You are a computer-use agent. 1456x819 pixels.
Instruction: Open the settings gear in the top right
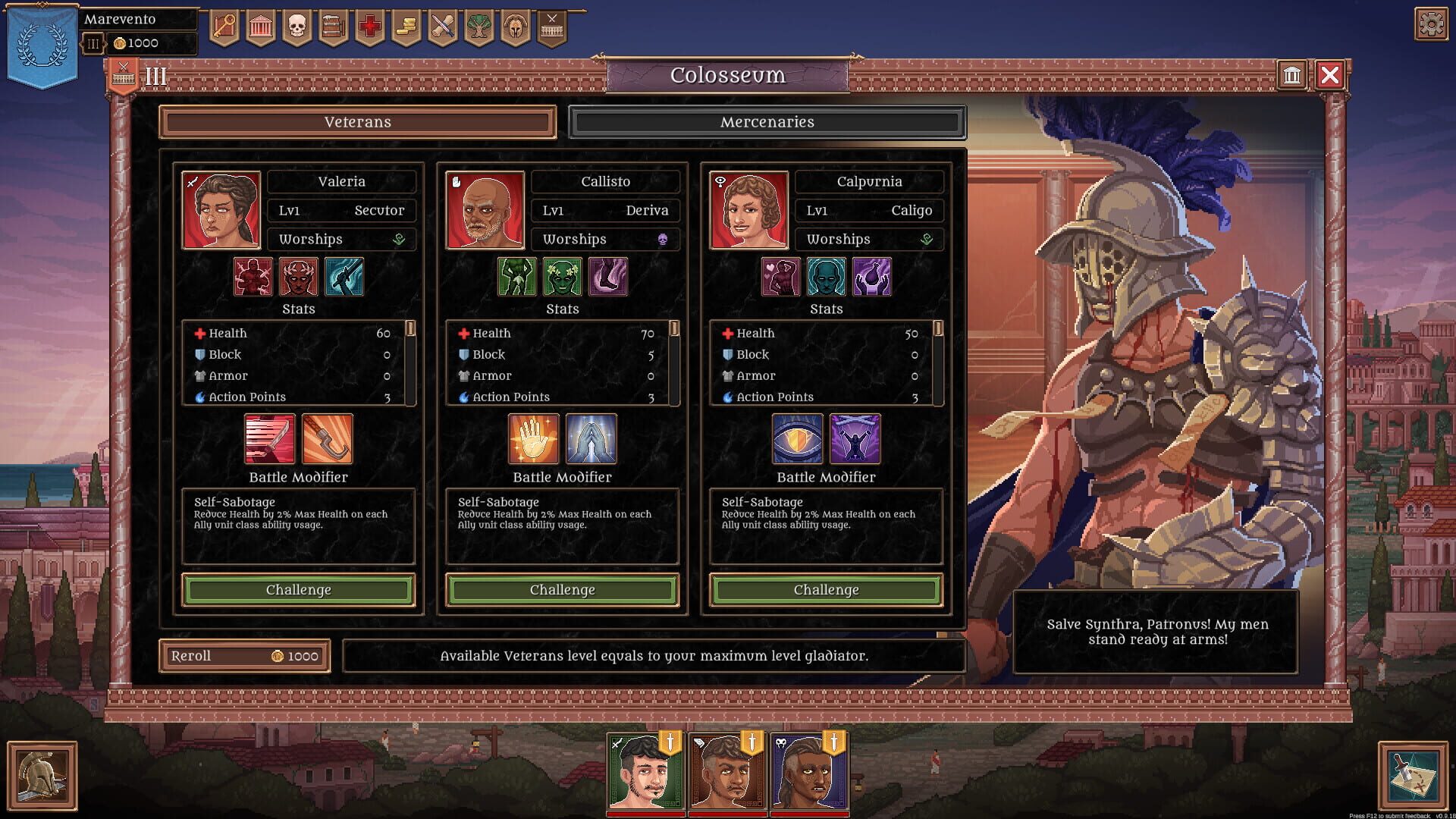coord(1431,24)
